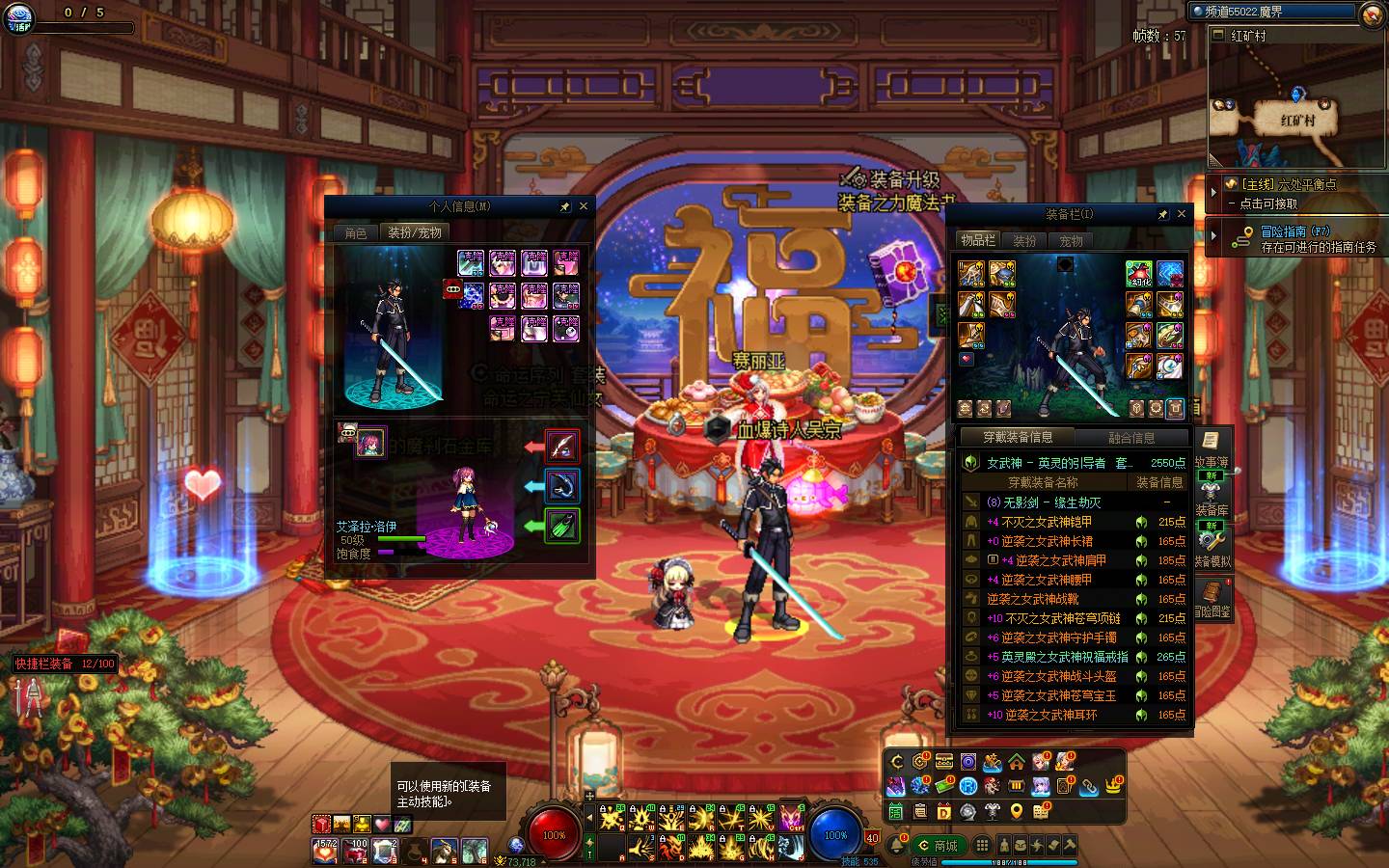Screen dimensions: 1389x868
Task: Switch to the 宠物 tab in equipment window
Action: pyautogui.click(x=1071, y=241)
